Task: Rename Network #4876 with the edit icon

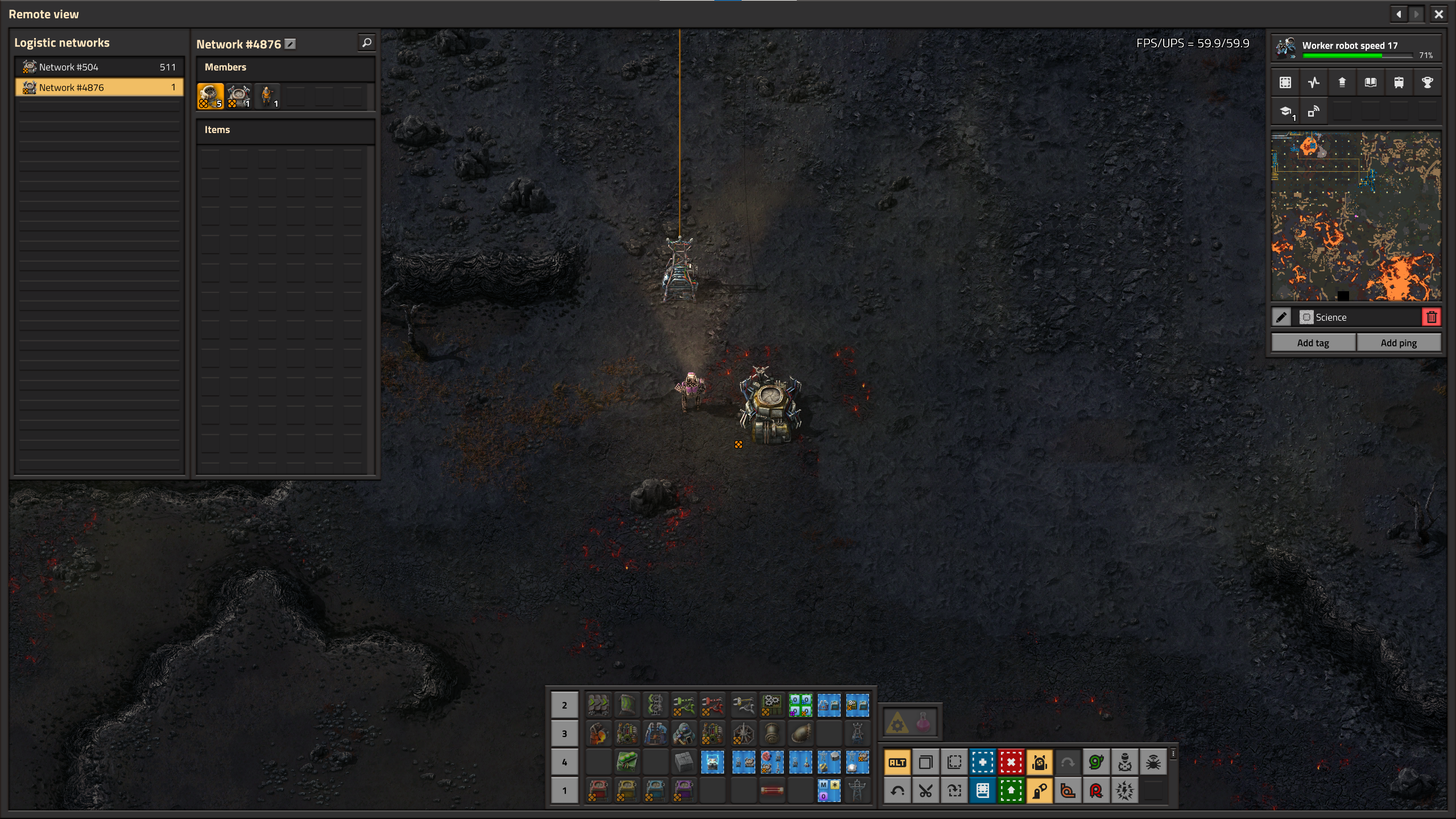Action: click(x=290, y=44)
